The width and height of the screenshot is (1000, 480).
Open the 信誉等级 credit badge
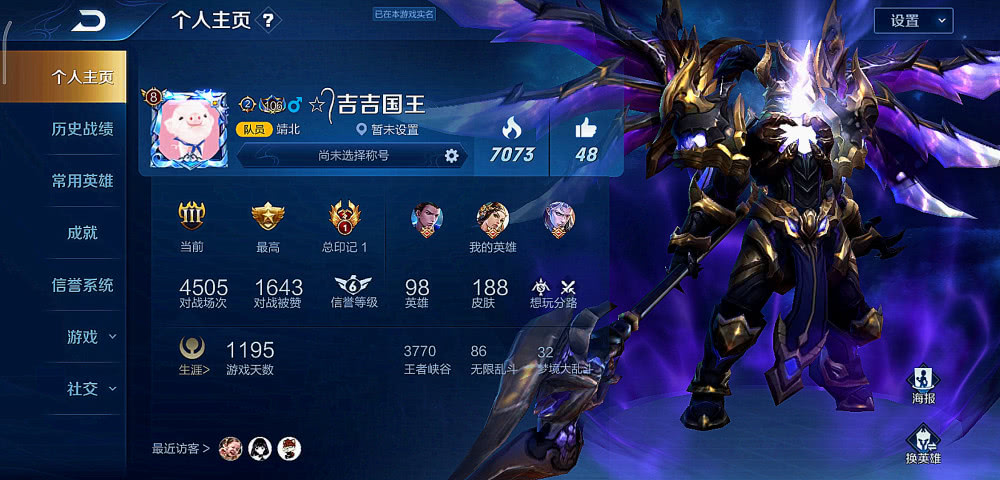point(354,290)
